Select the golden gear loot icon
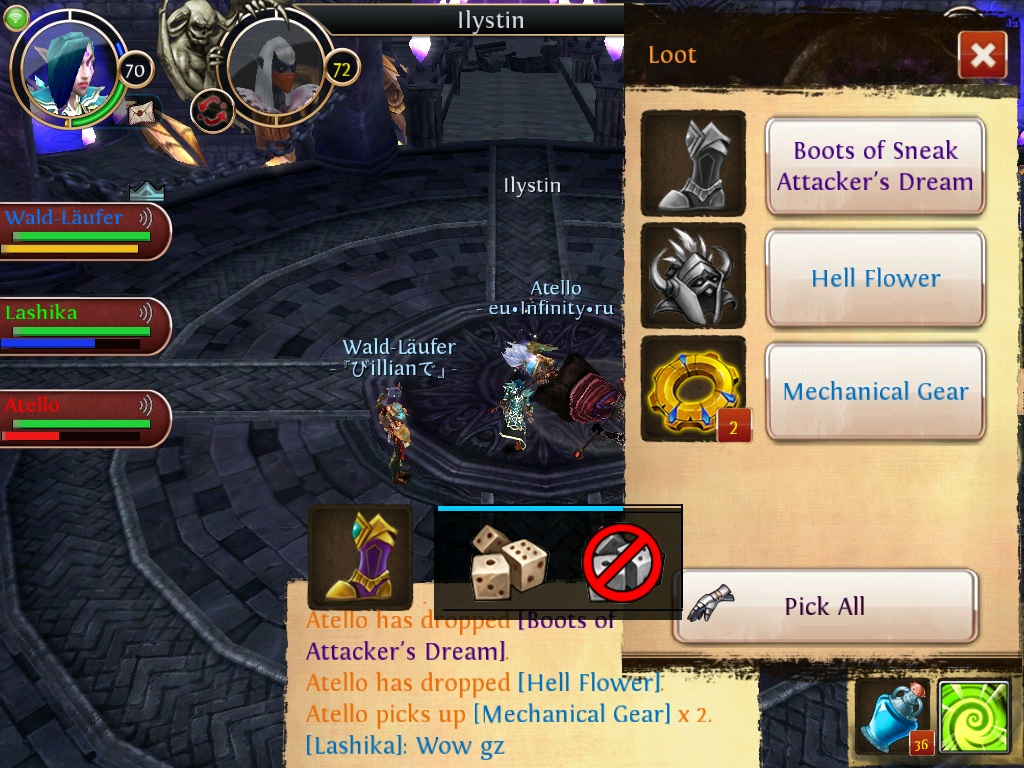The width and height of the screenshot is (1024, 768). [x=693, y=389]
